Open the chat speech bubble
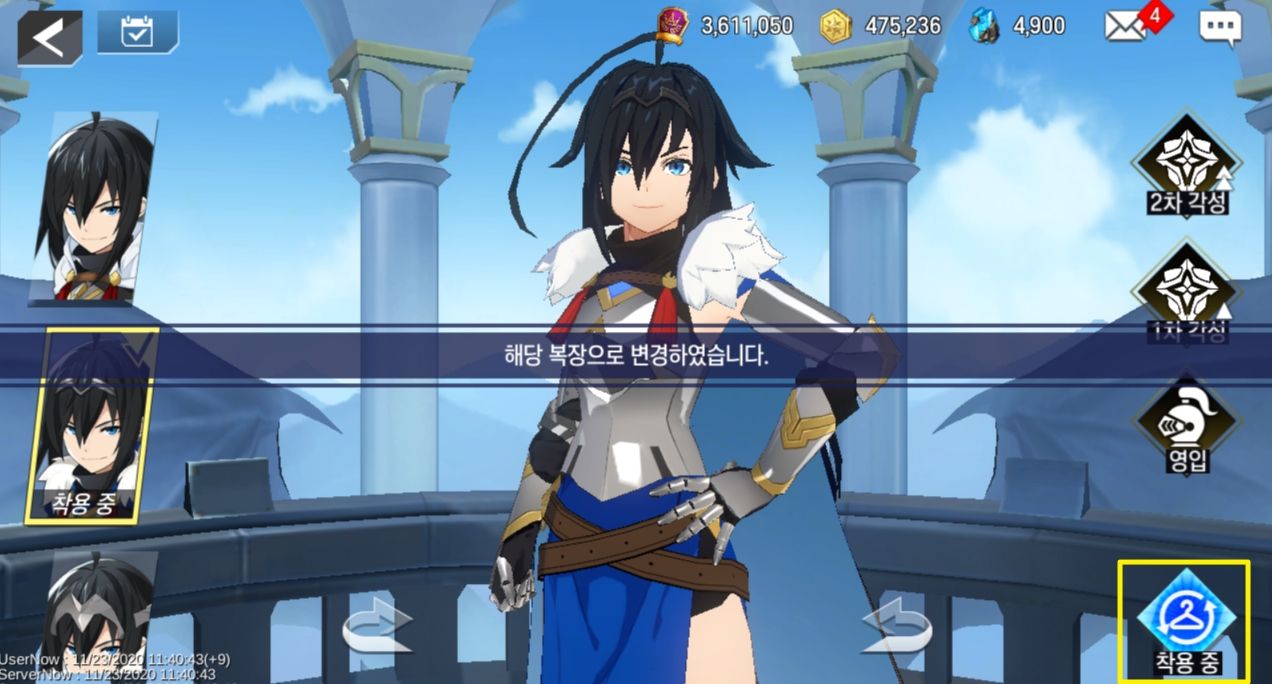The image size is (1272, 684). 1219,28
